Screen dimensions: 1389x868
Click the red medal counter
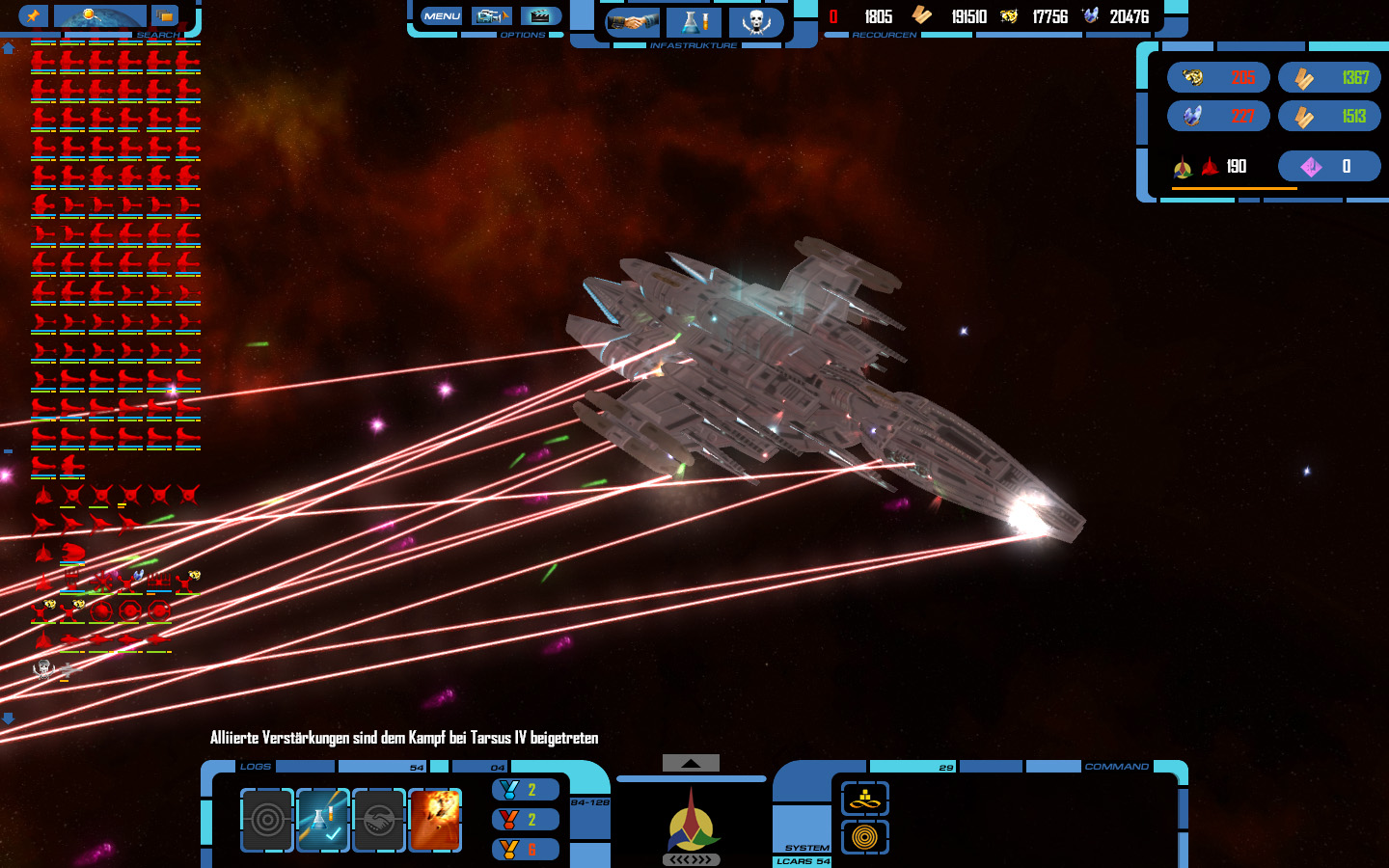(526, 820)
